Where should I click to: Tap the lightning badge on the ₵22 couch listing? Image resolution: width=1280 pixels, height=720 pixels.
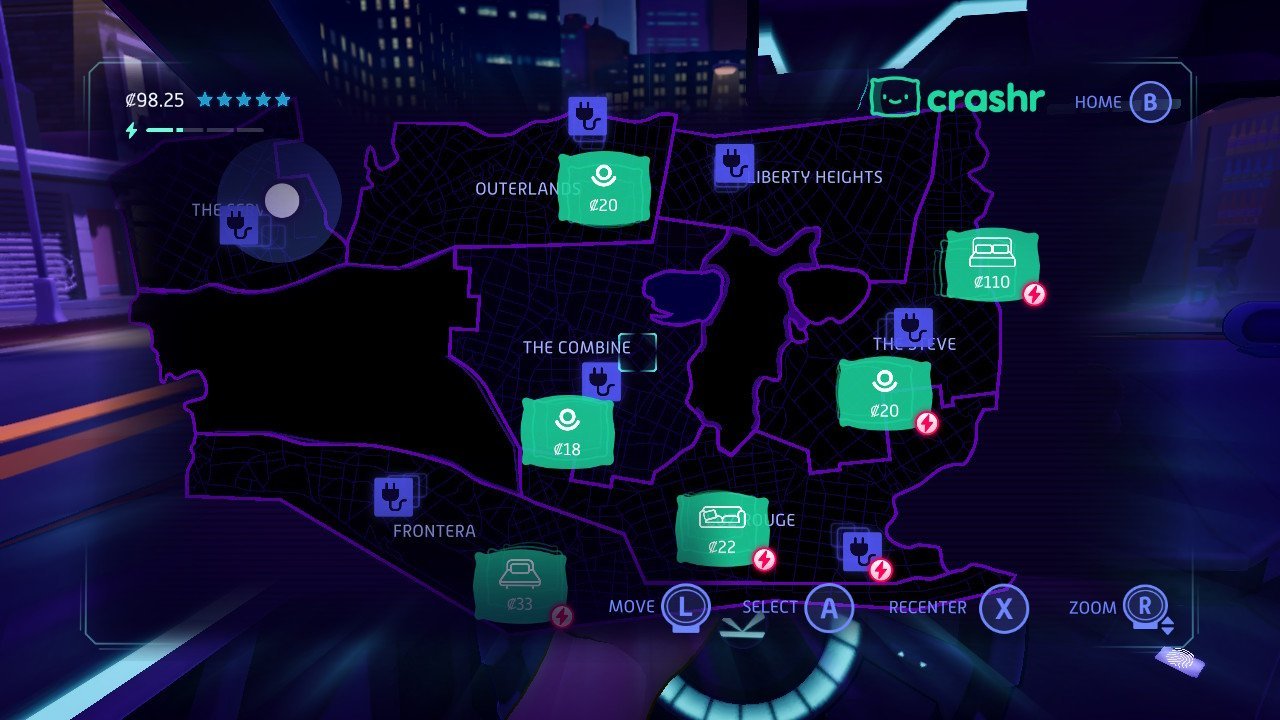point(764,561)
